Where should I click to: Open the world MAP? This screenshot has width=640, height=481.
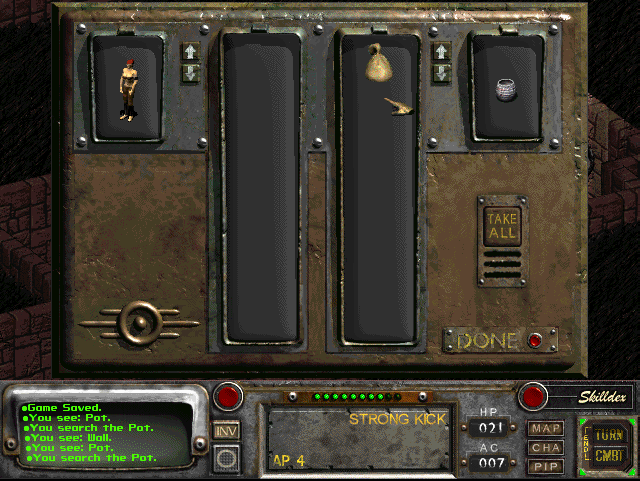pos(546,429)
